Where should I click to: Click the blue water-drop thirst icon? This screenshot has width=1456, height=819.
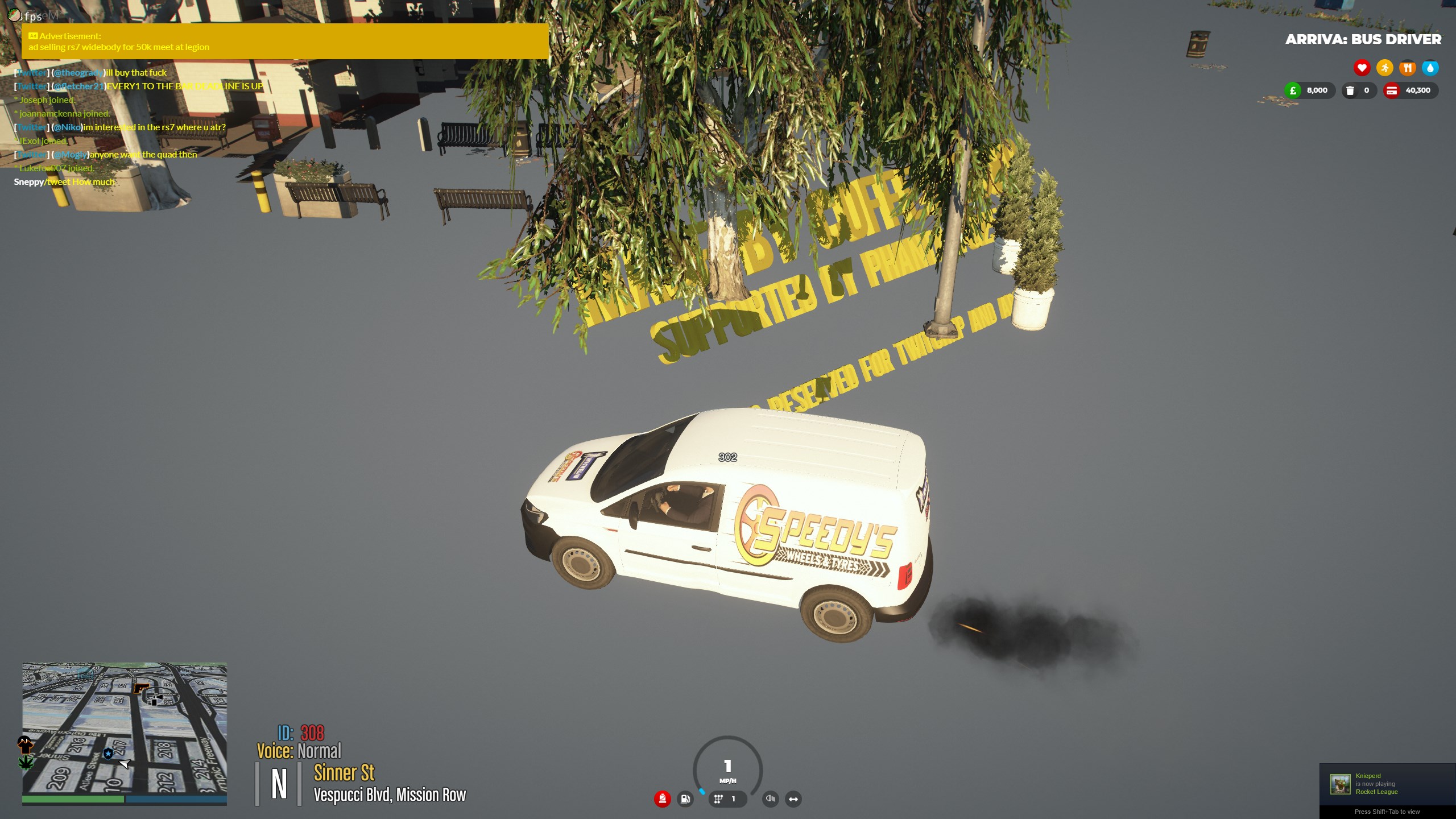click(1430, 68)
